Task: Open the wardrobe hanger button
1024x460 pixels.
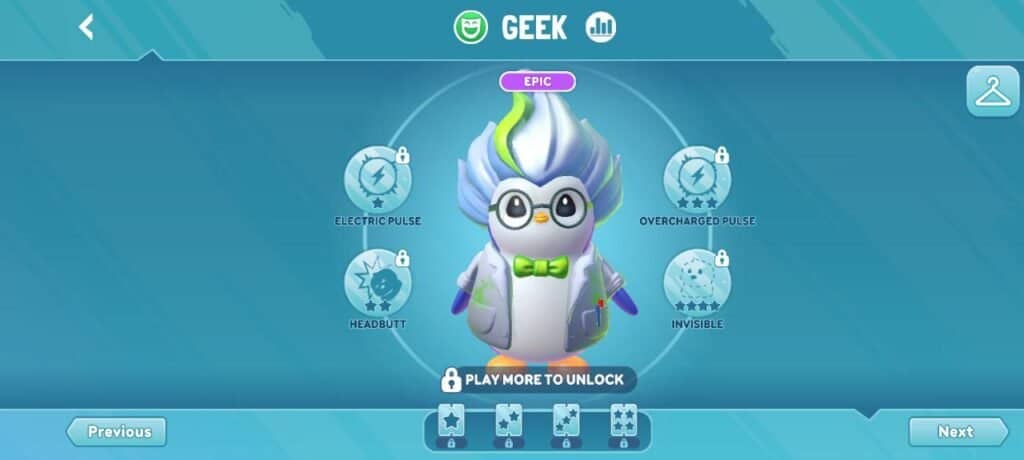Action: click(x=992, y=93)
